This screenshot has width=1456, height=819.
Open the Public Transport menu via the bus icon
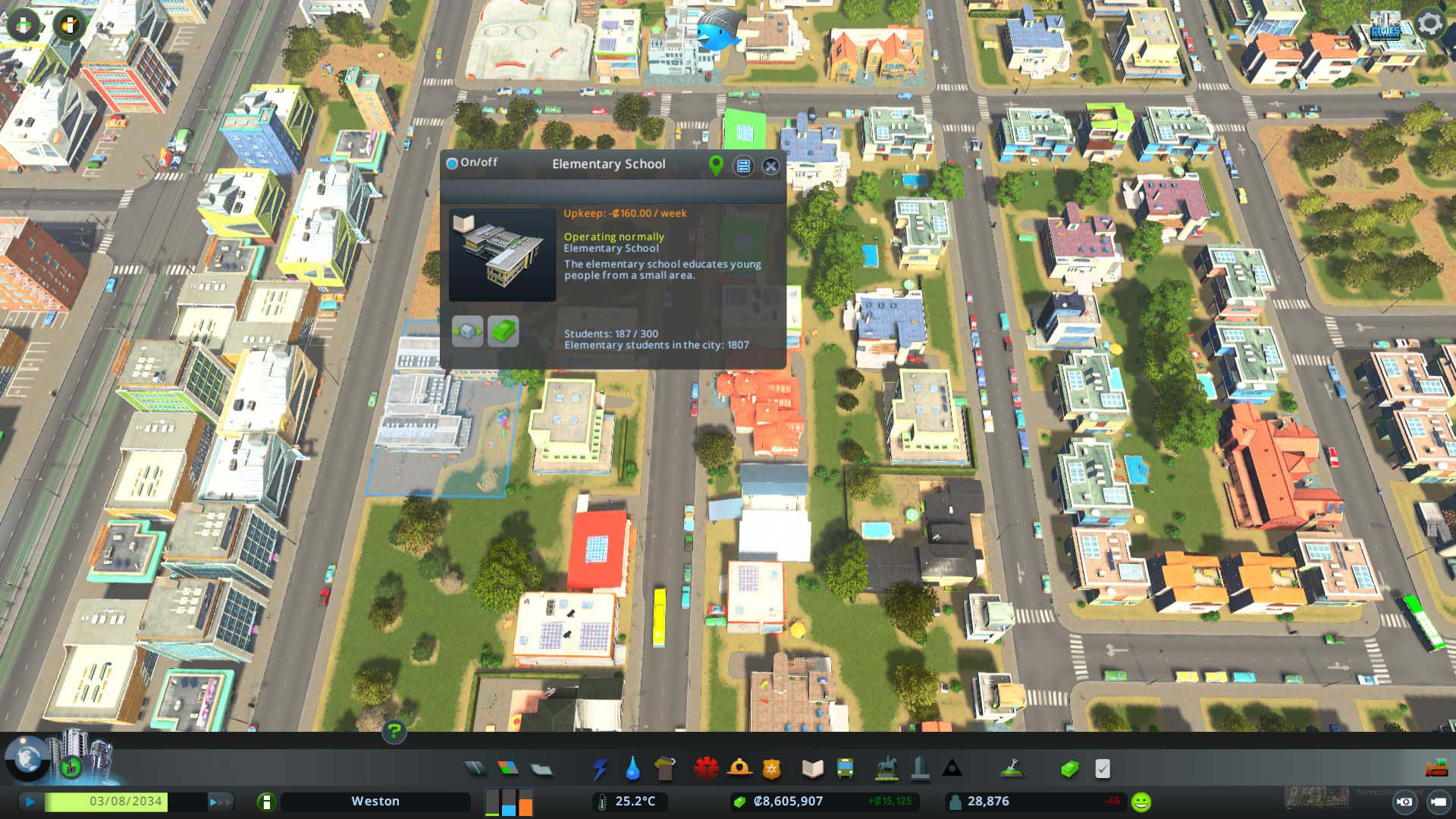844,769
